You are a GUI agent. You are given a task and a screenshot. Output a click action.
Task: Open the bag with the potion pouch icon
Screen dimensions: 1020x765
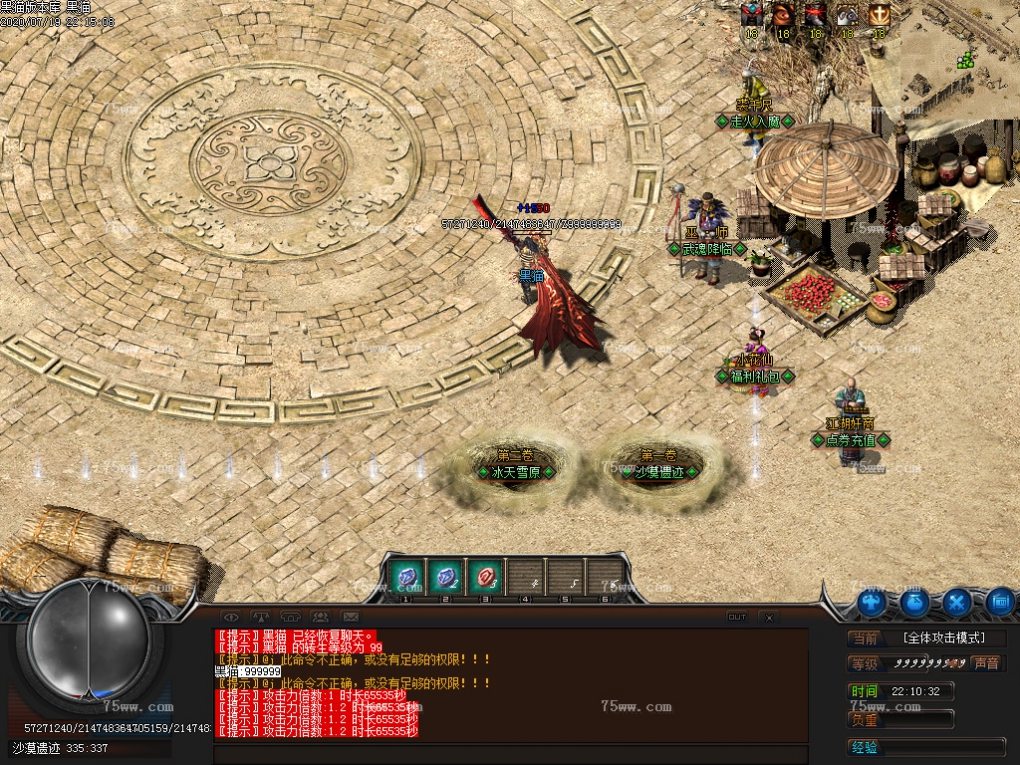coord(914,602)
